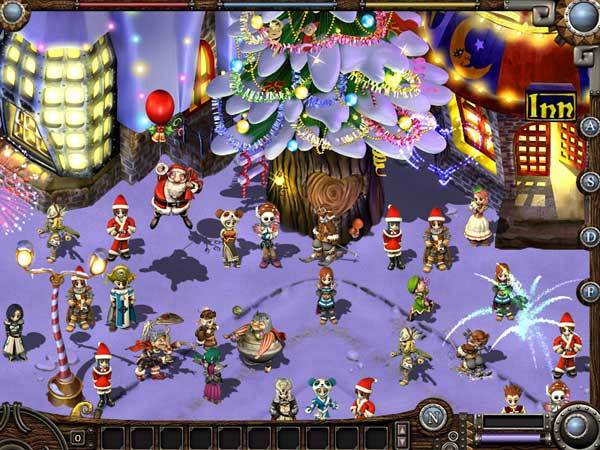Open the S side button
Viewport: 600px width, 450px height.
(x=589, y=182)
